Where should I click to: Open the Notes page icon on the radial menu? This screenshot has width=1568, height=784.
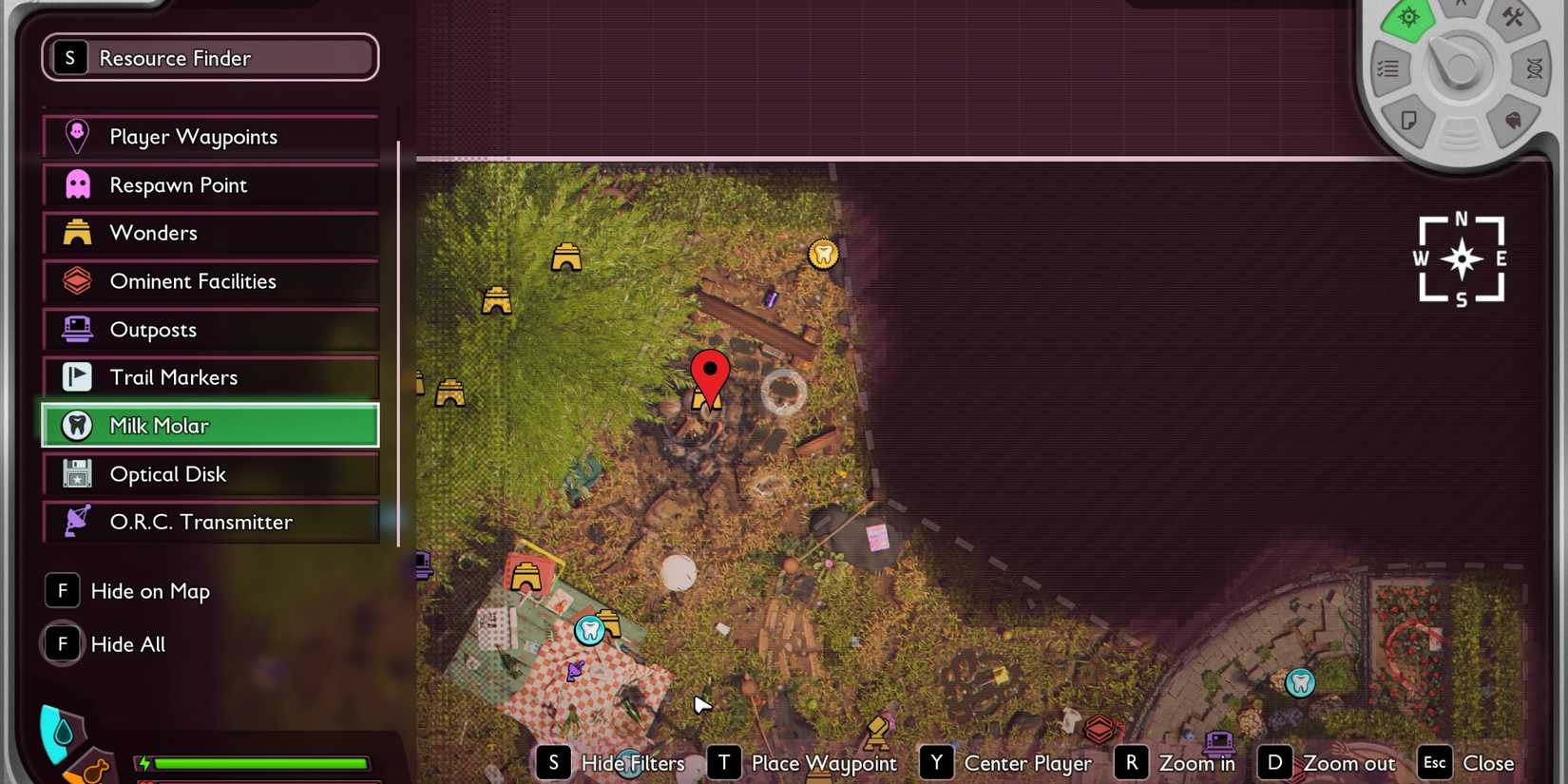pos(1410,121)
